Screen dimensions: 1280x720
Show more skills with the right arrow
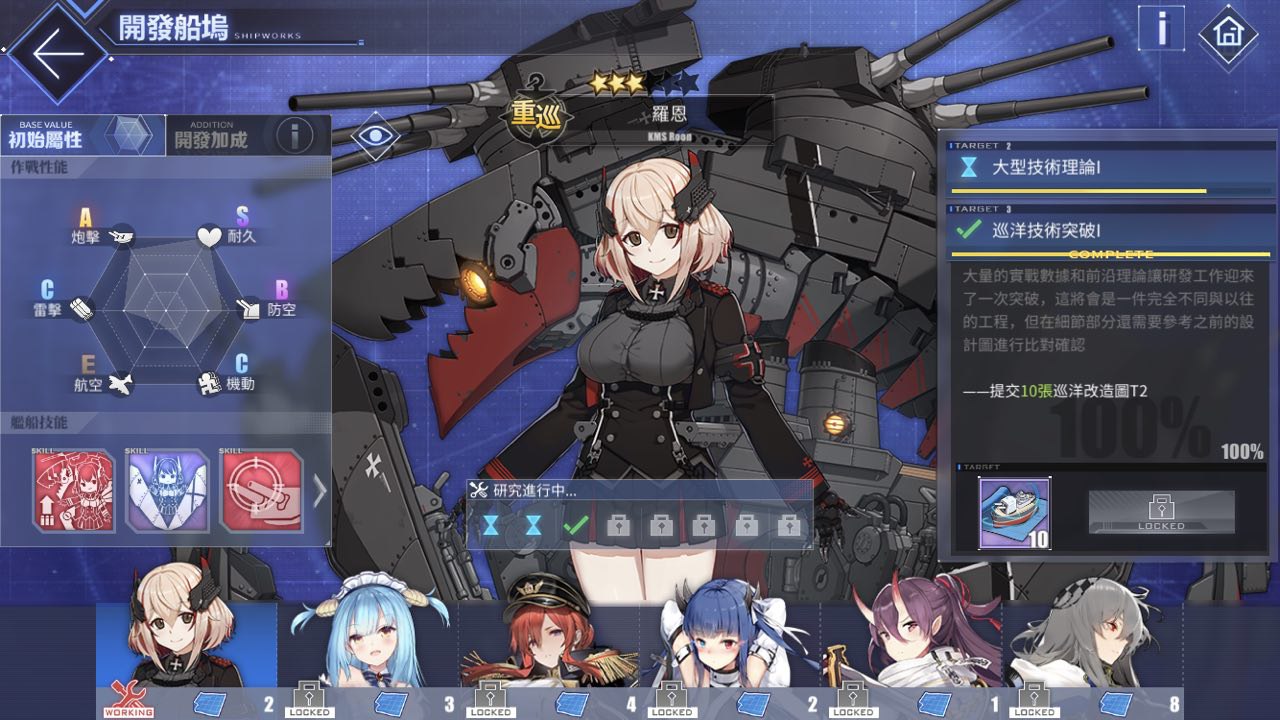coord(319,490)
